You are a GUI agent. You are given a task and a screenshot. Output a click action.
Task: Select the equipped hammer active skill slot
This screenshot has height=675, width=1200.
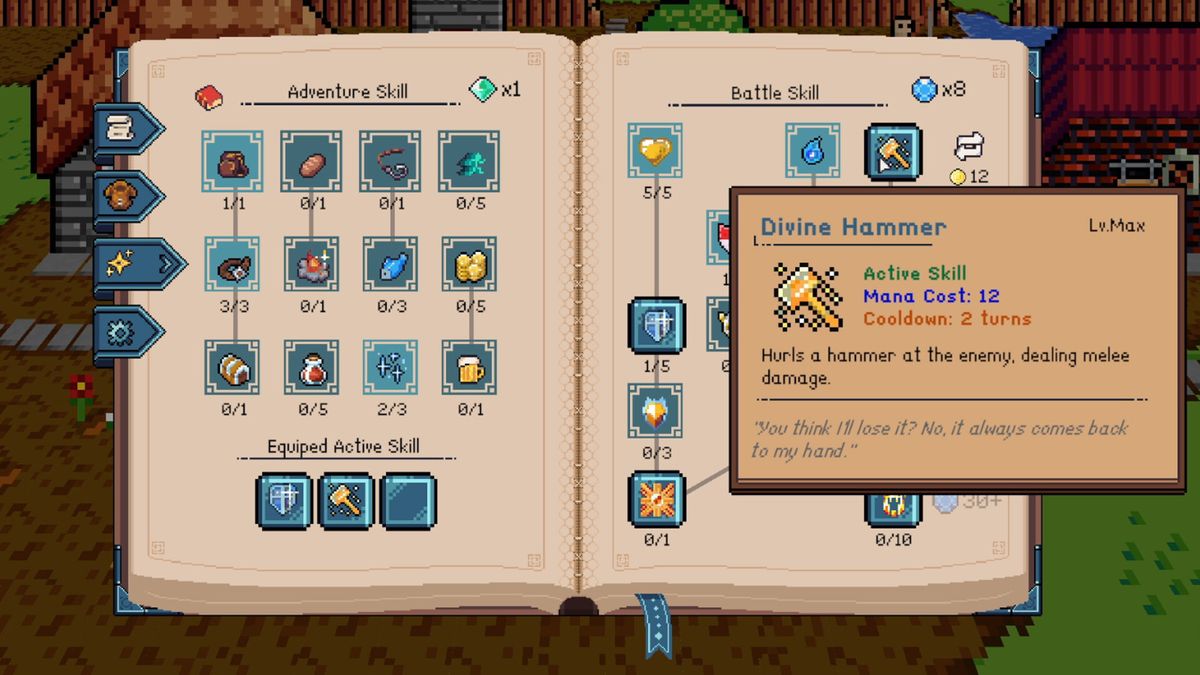[346, 501]
